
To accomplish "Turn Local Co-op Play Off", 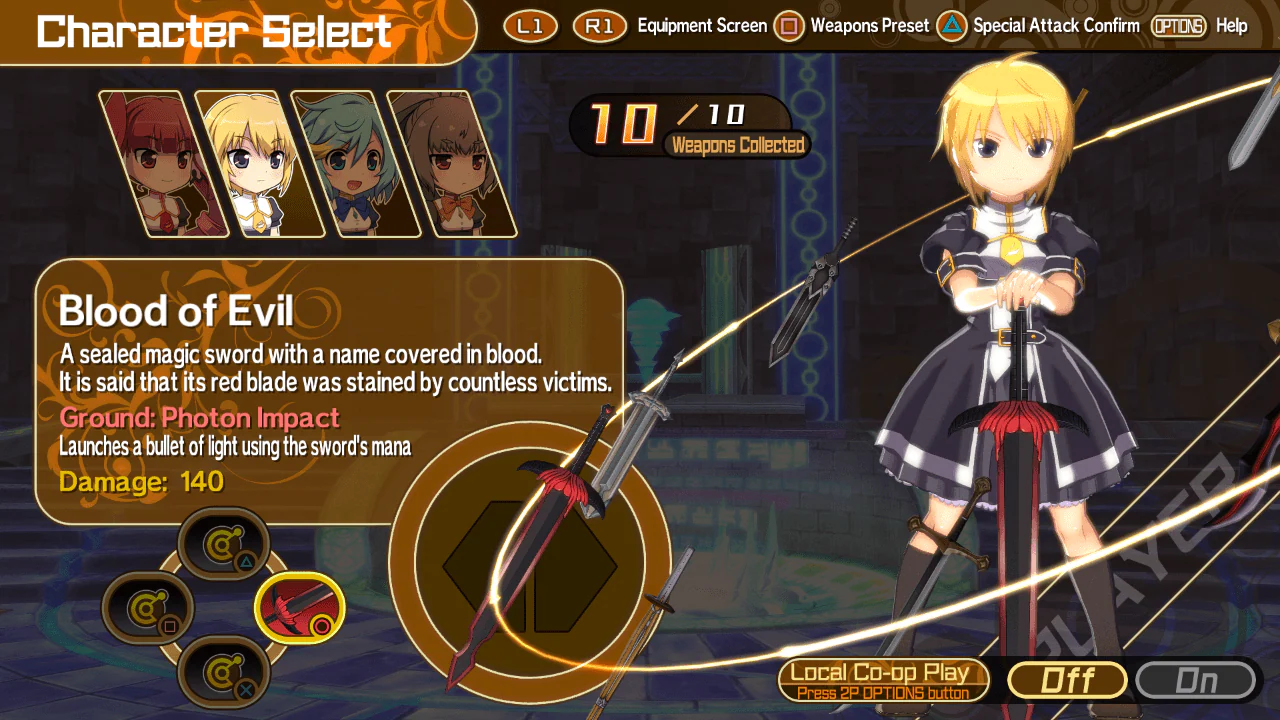I will pos(1067,680).
